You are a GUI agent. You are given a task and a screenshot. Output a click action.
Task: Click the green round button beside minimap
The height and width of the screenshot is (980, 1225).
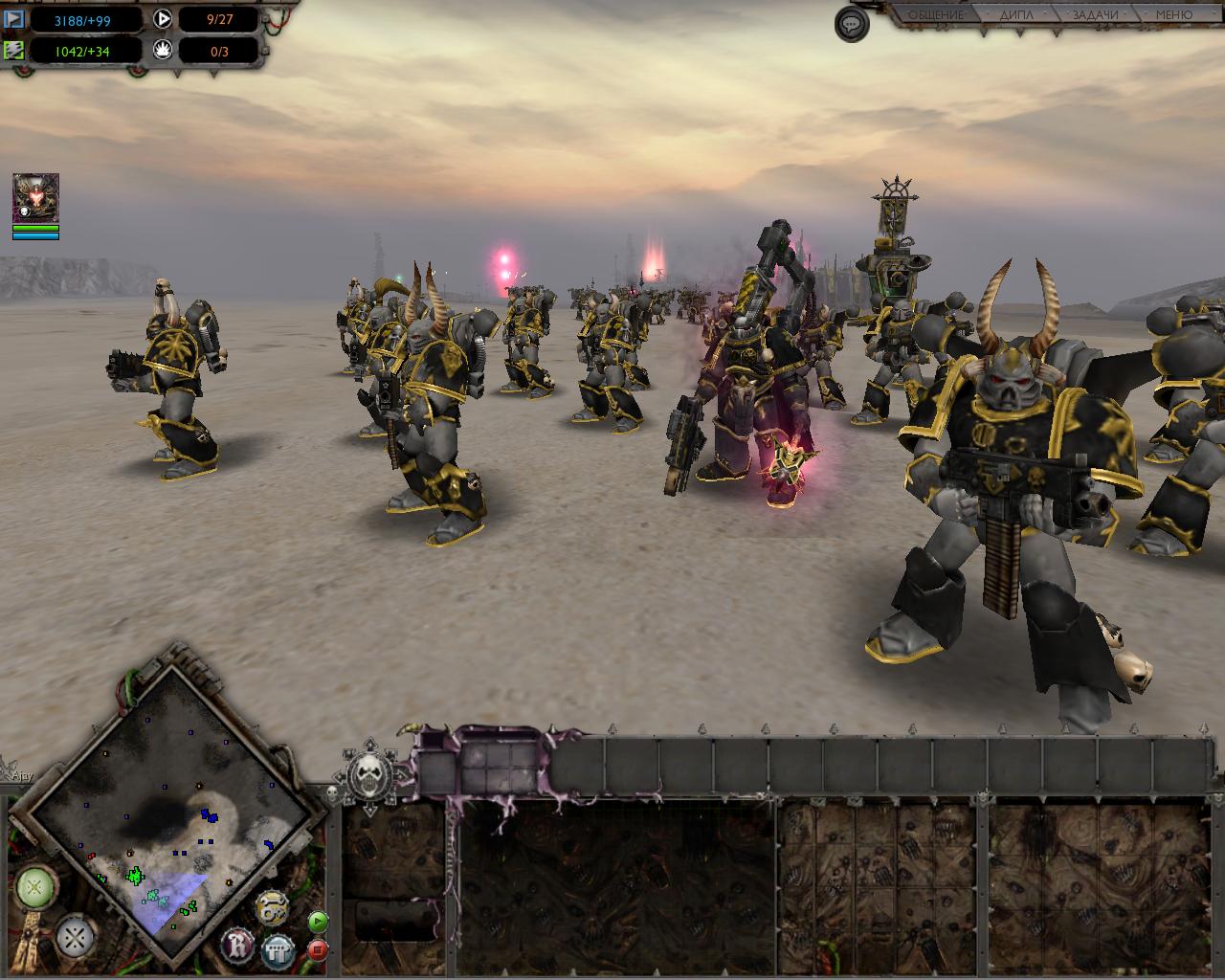pyautogui.click(x=33, y=888)
